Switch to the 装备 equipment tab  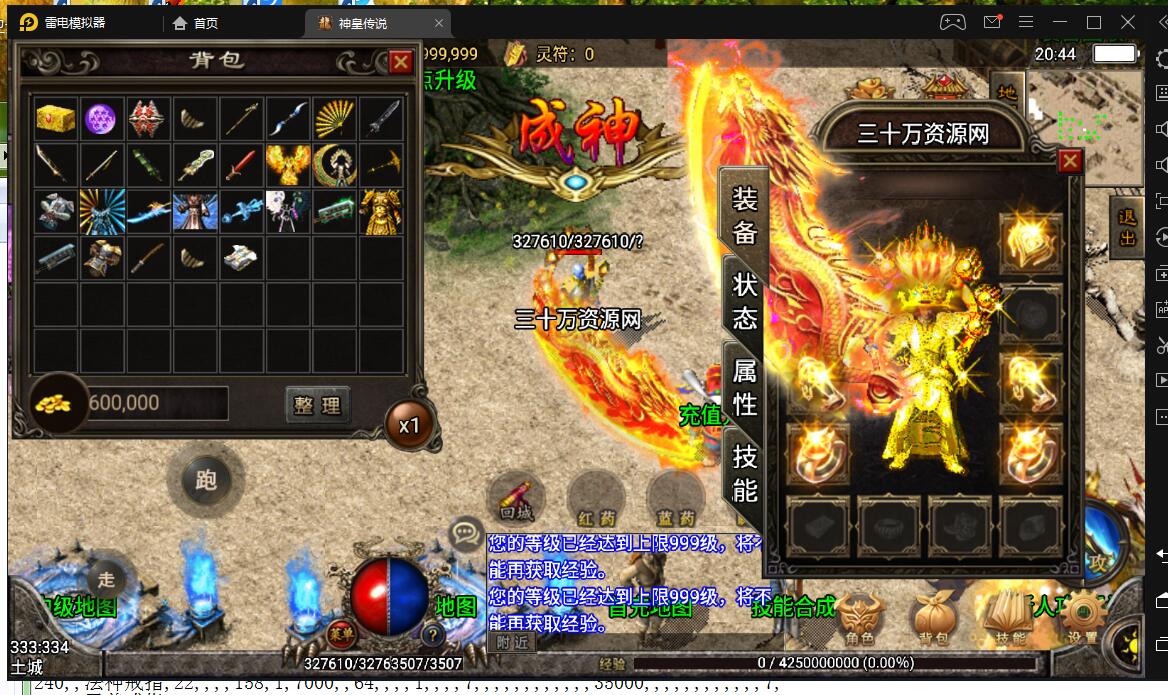[745, 216]
